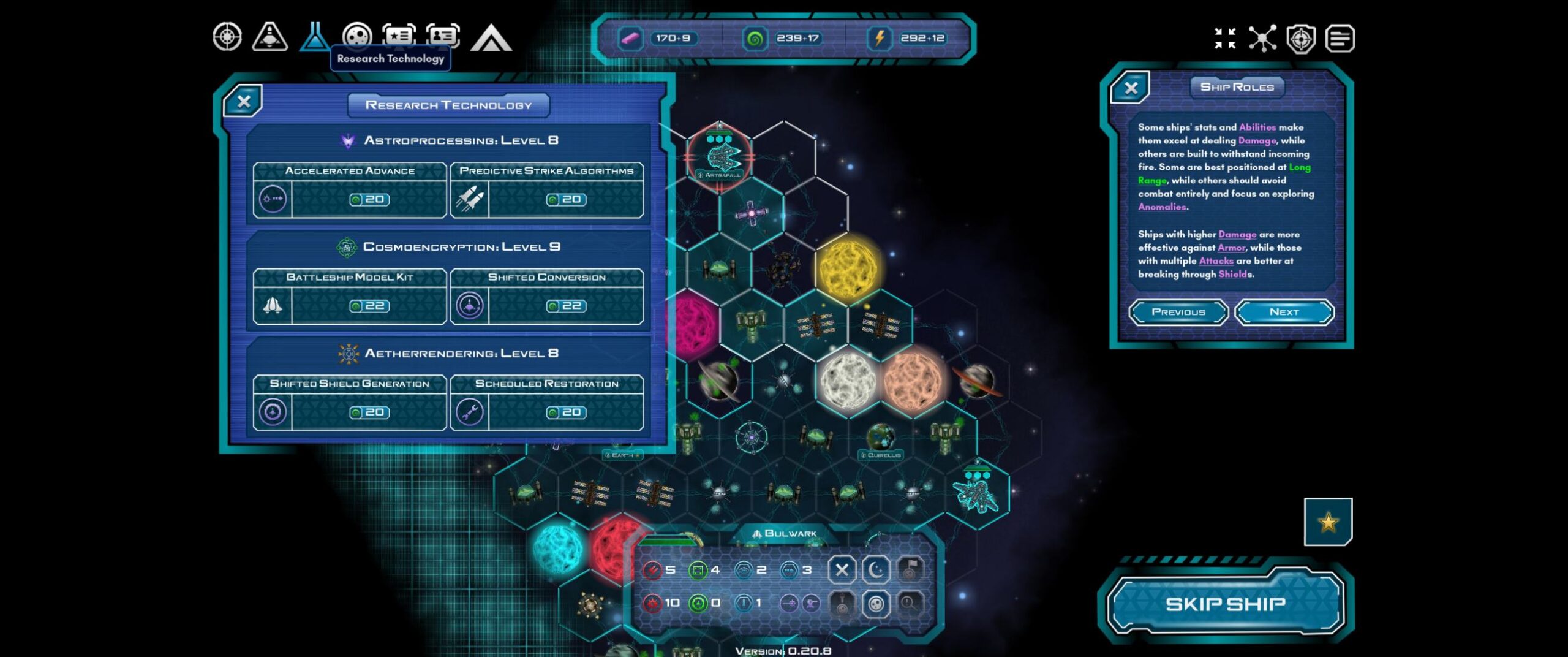The image size is (1568, 657).
Task: Pick the Scheduled Restoration technology
Action: tap(546, 403)
